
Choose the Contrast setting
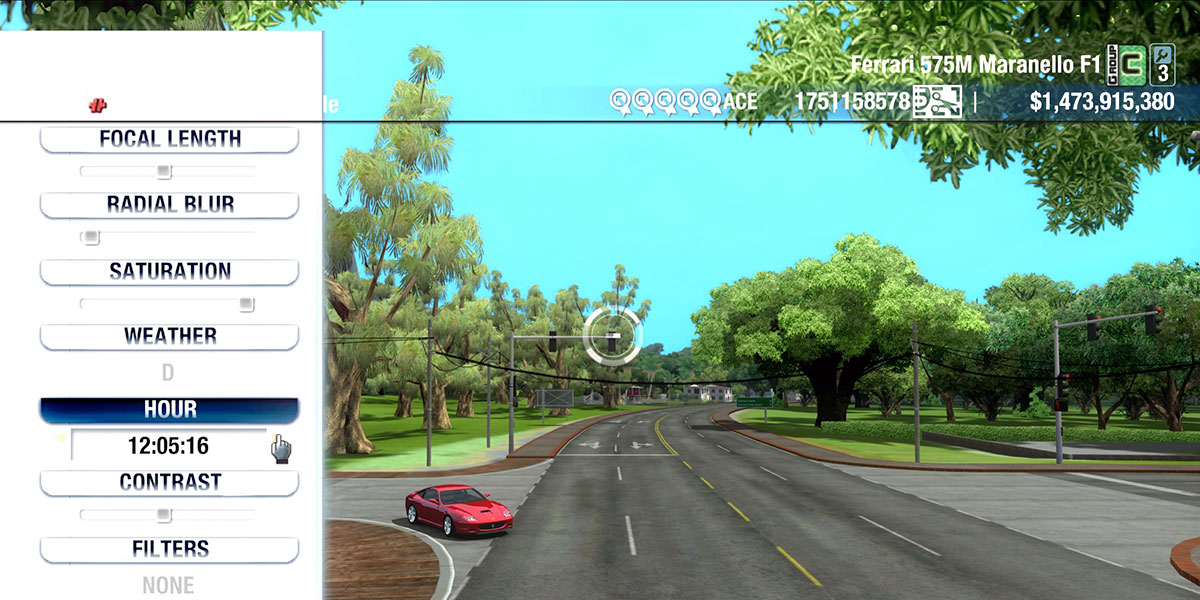click(169, 482)
